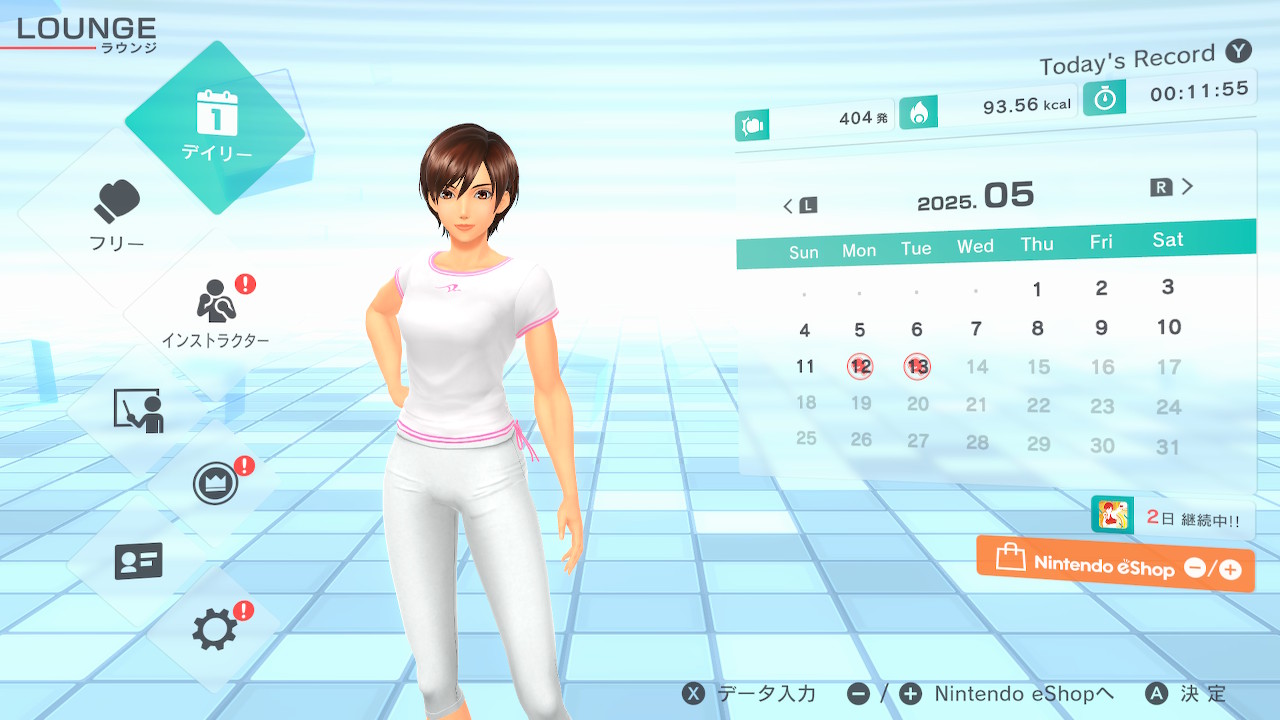The width and height of the screenshot is (1280, 720).
Task: Pick May 1 on the calendar
Action: (x=1037, y=290)
